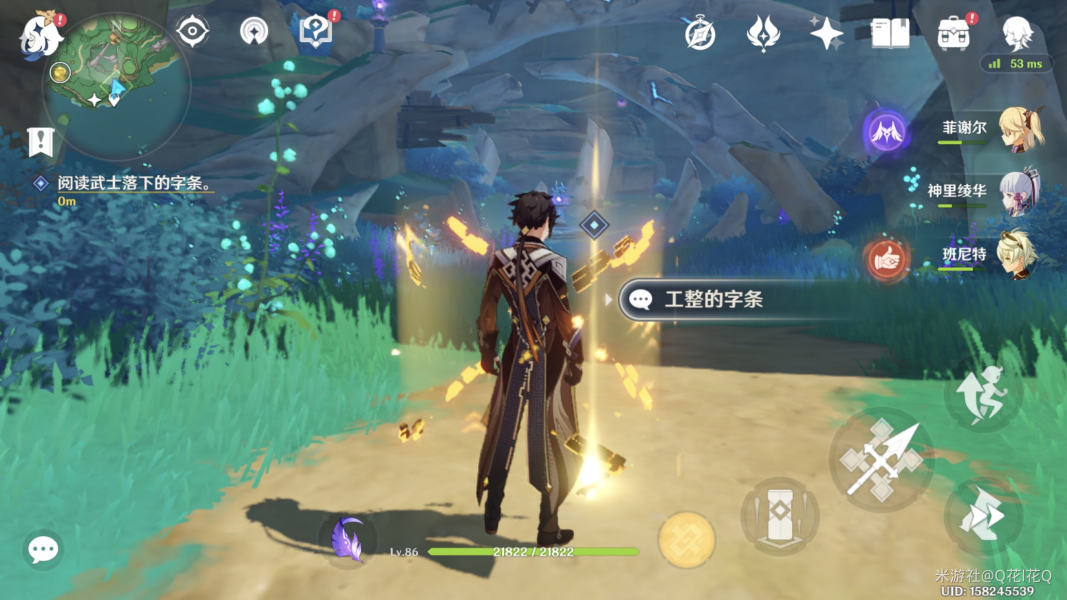This screenshot has height=600, width=1067.
Task: Switch to party member 菲谢尔
Action: (1020, 128)
